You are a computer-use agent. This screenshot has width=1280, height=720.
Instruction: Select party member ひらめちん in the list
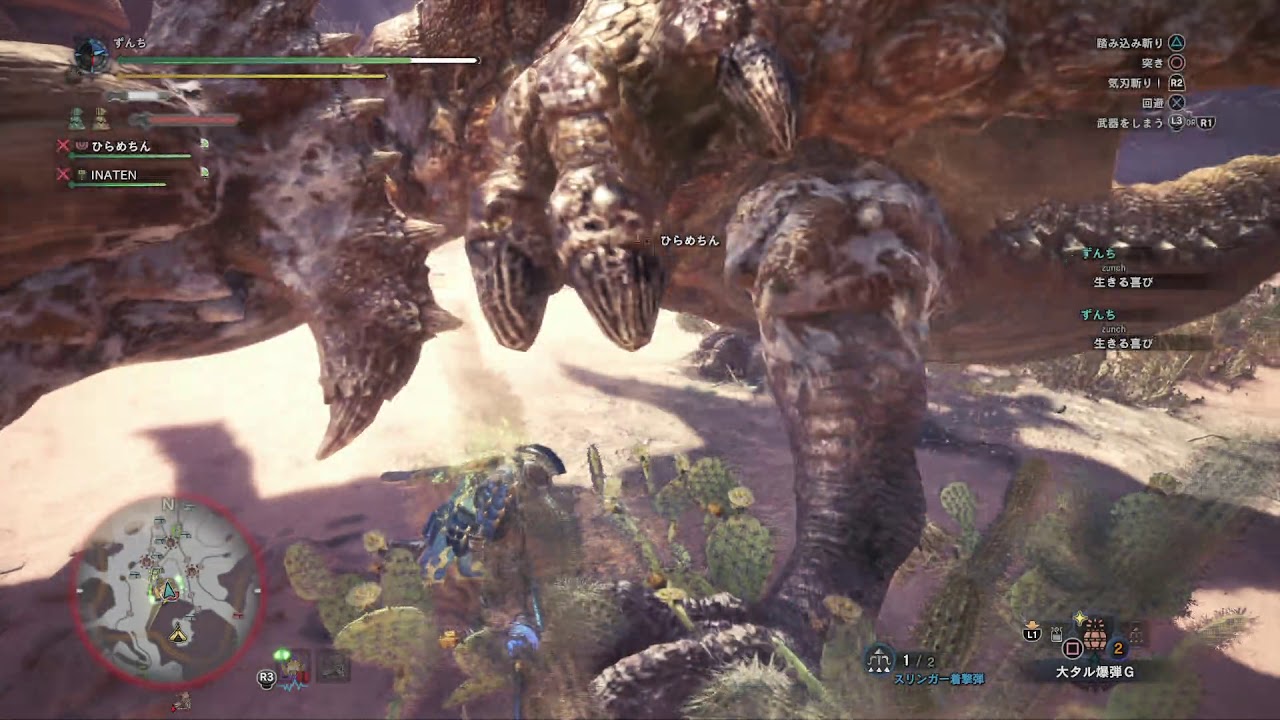click(x=120, y=146)
